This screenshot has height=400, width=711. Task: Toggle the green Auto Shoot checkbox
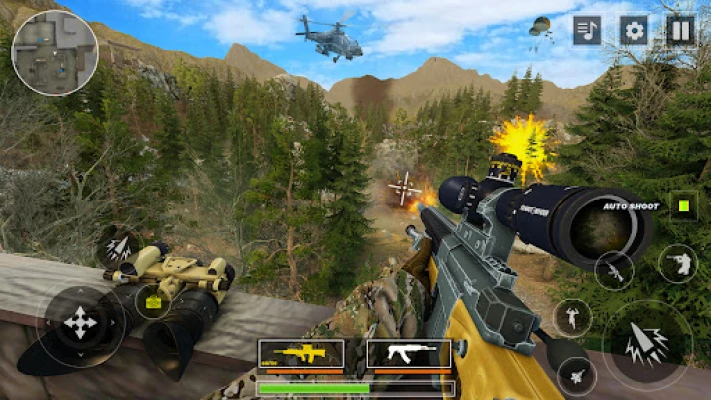pyautogui.click(x=684, y=206)
